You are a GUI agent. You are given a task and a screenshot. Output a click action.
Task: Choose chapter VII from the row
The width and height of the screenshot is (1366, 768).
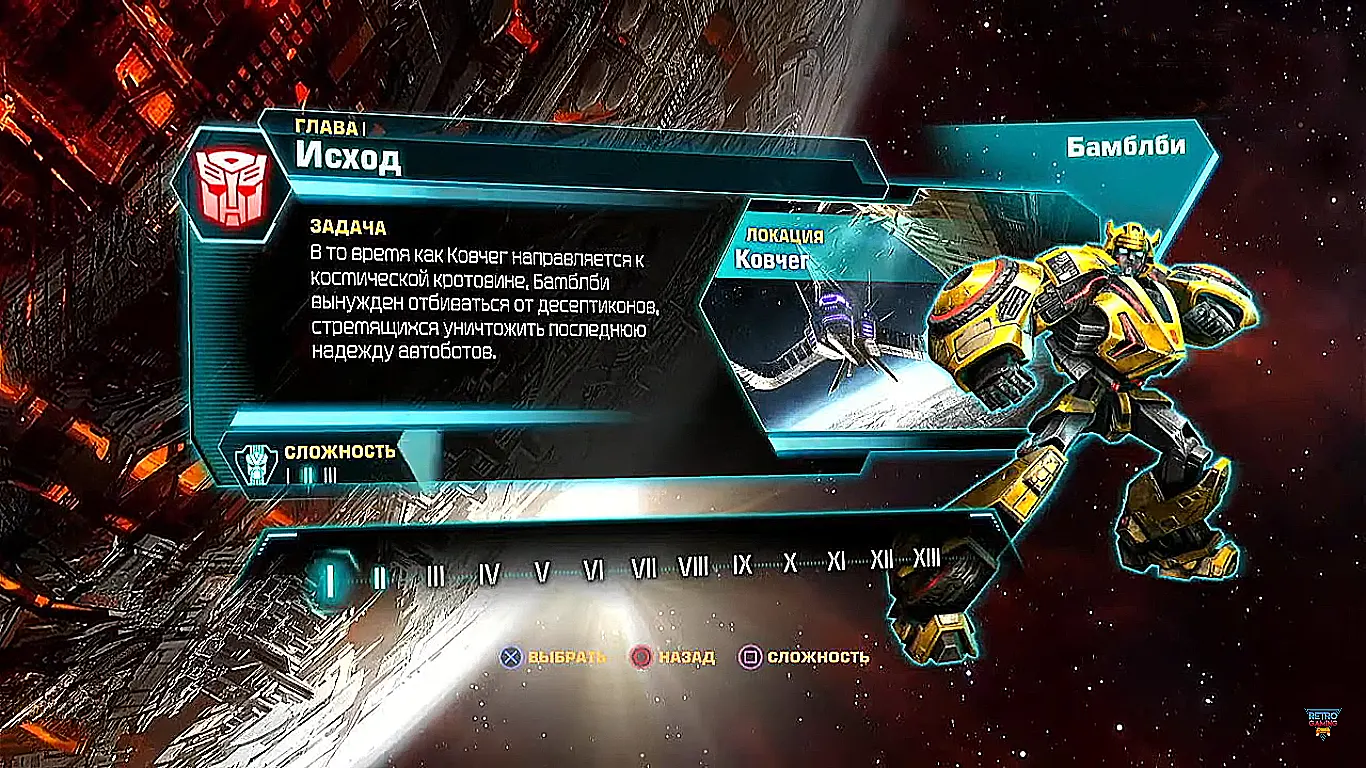[x=644, y=569]
